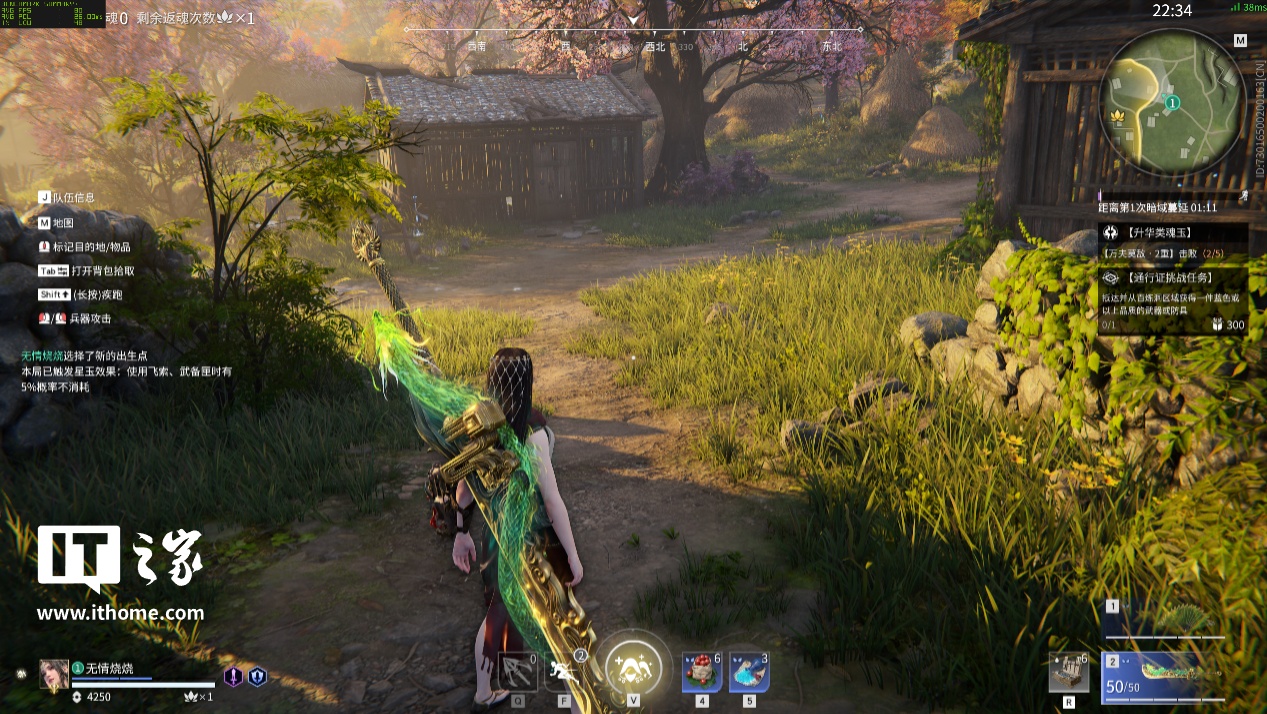Click the player portrait of 无情烧烧
Image resolution: width=1267 pixels, height=714 pixels.
[x=54, y=675]
